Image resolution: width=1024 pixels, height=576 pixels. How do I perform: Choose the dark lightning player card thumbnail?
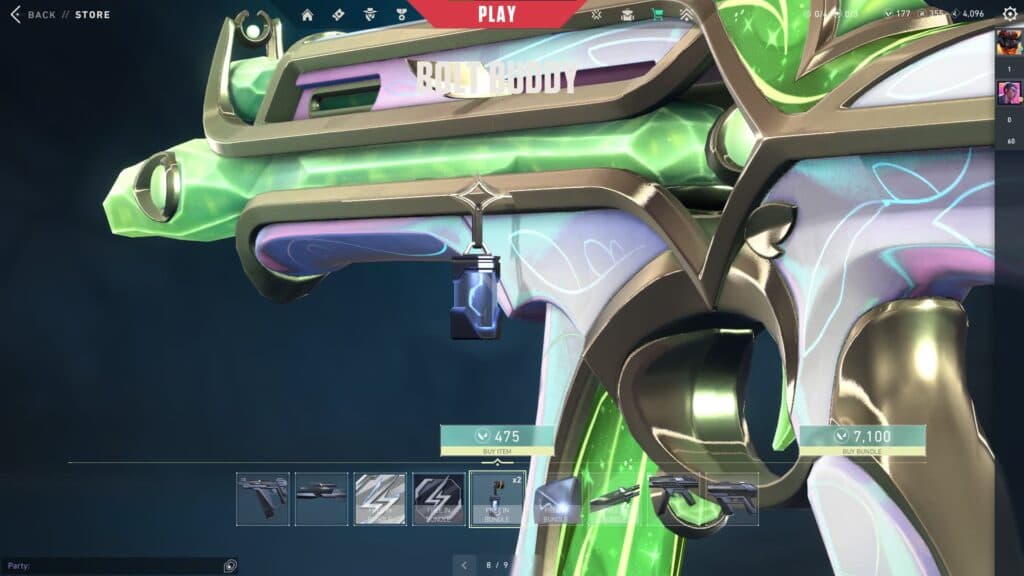point(439,499)
